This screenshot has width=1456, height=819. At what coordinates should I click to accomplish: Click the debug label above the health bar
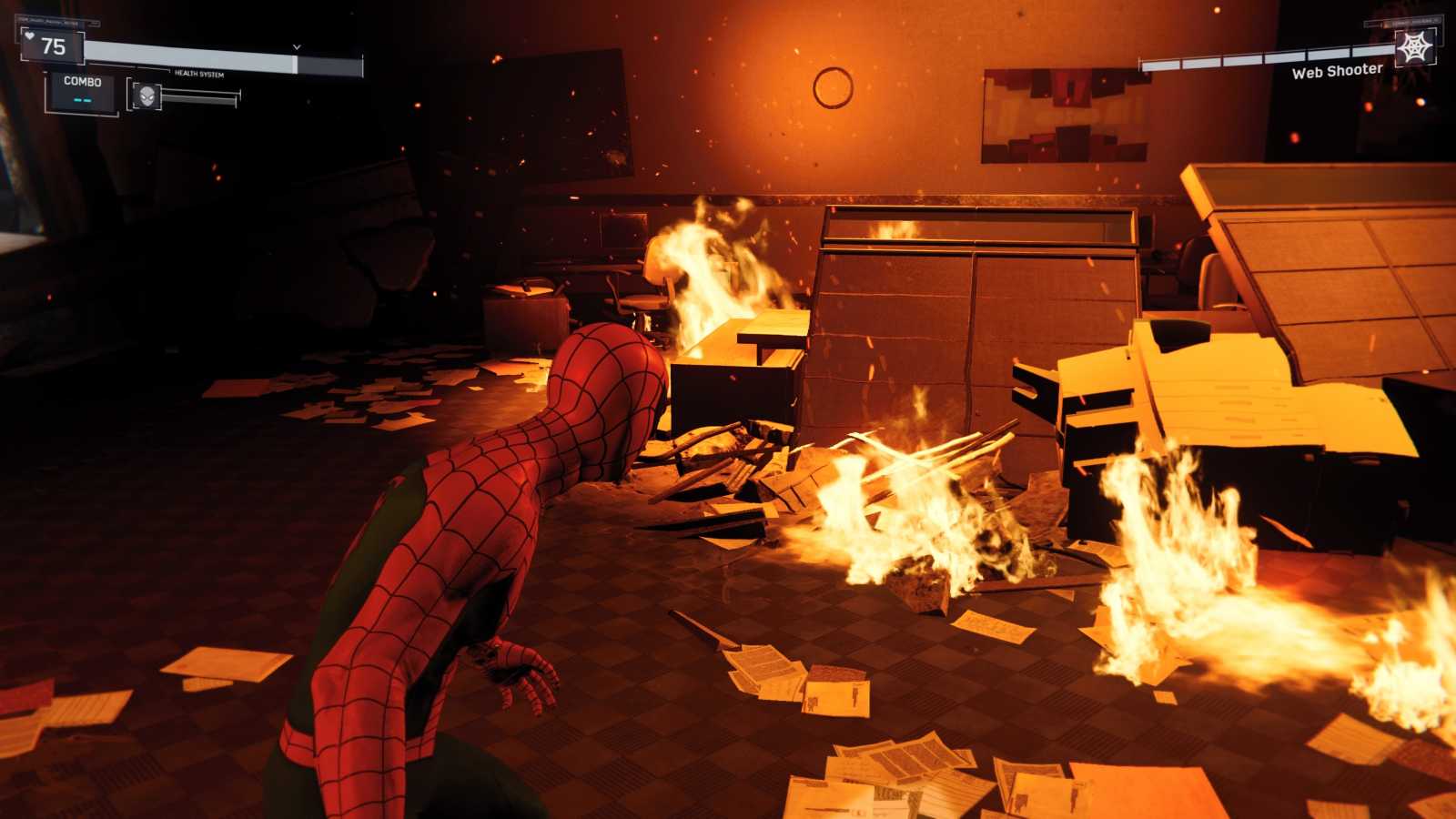pos(50,21)
